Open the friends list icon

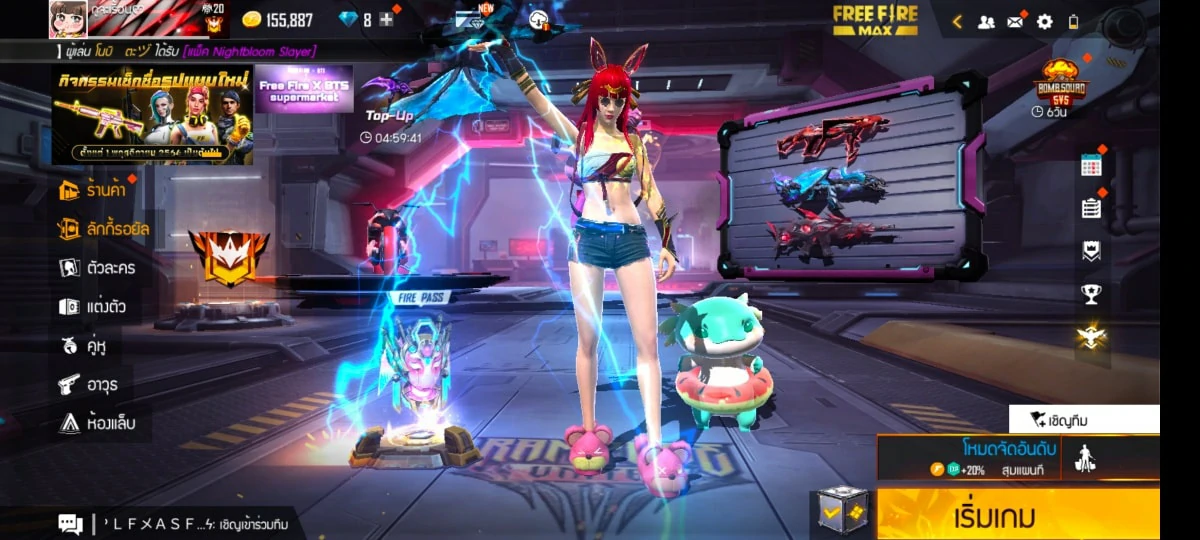pyautogui.click(x=986, y=21)
